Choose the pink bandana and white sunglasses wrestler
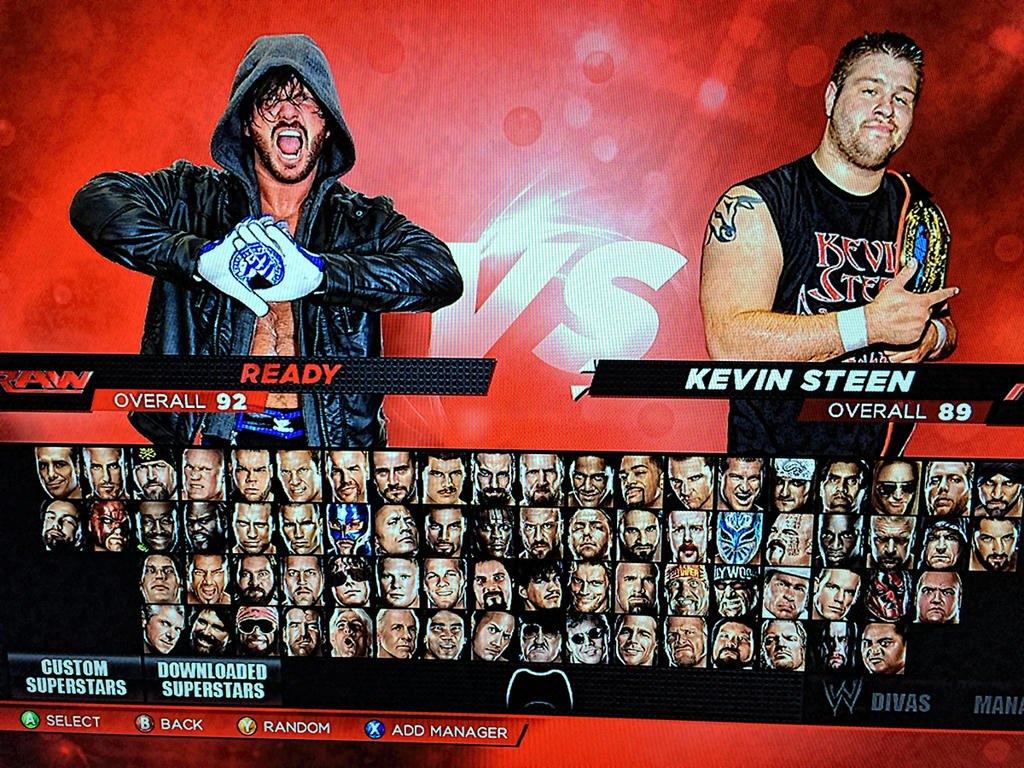 257,630
